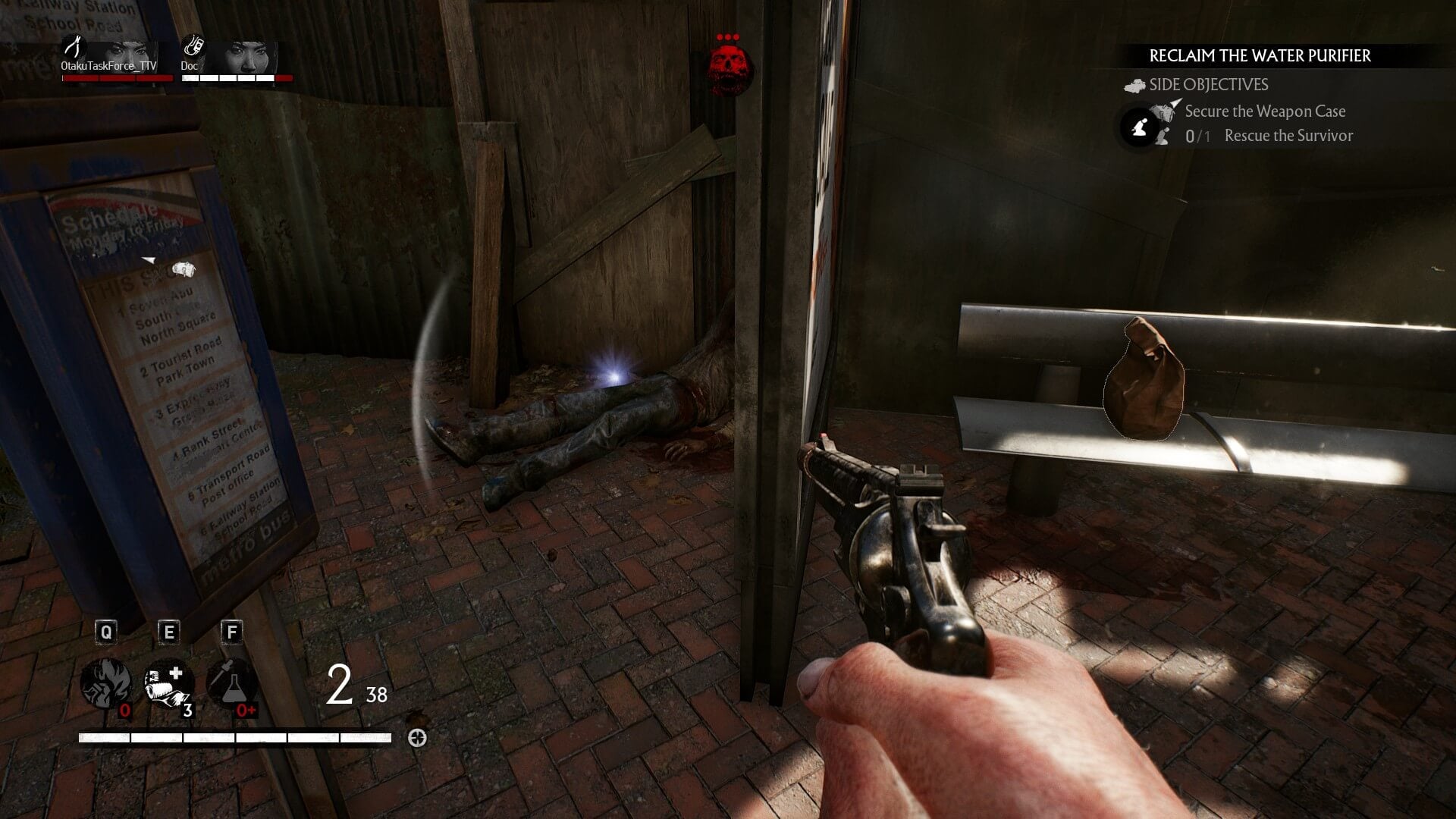Select the molotov fire ability icon
The image size is (1456, 819).
pos(106,682)
